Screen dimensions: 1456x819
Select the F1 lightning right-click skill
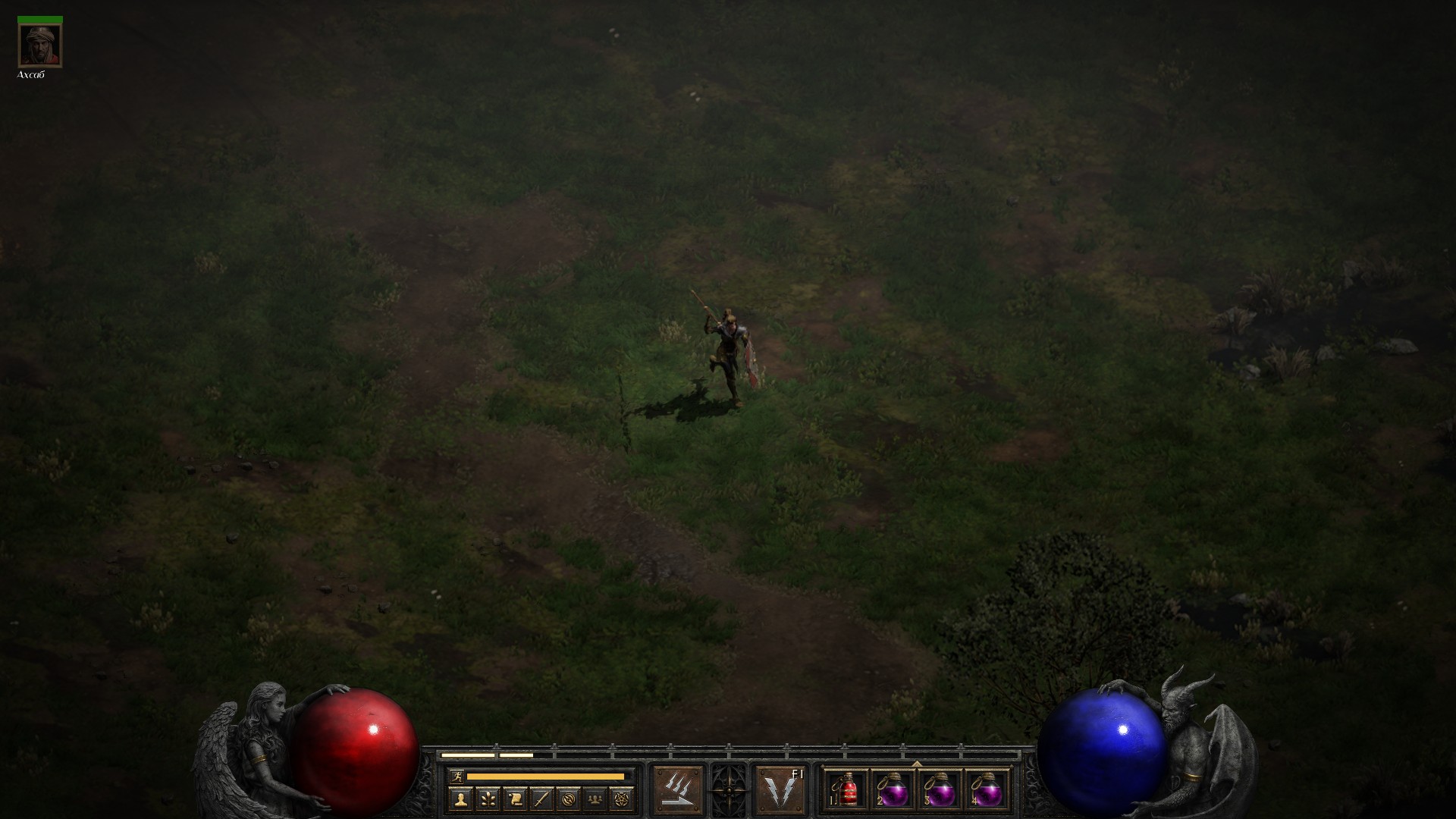781,789
